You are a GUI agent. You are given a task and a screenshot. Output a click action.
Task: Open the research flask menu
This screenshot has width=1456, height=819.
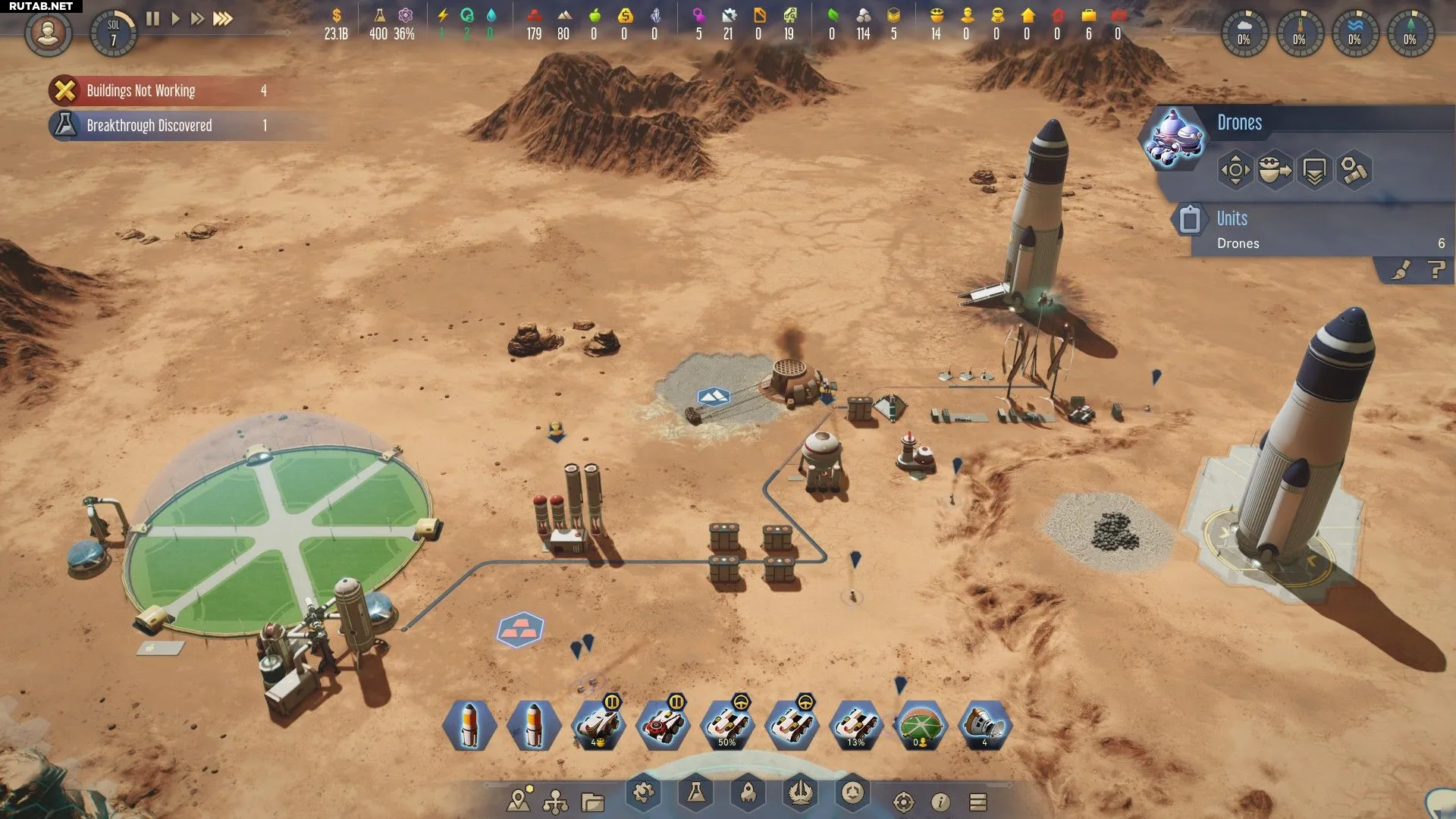click(x=695, y=793)
